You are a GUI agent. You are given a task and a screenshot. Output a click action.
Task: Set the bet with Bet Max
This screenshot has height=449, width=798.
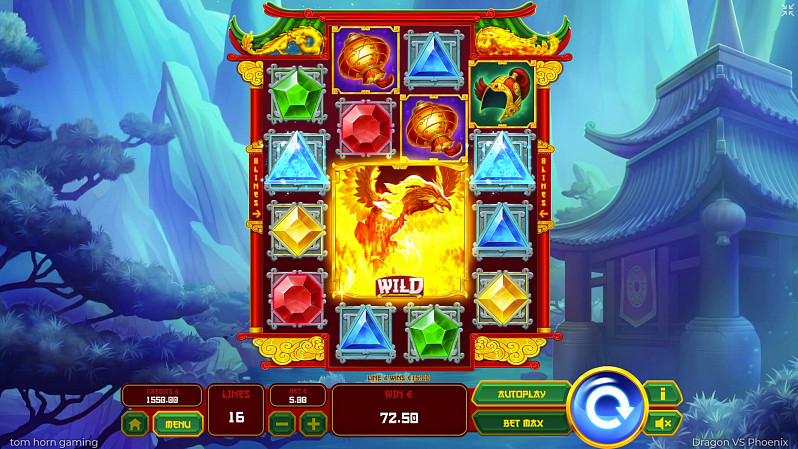(x=521, y=423)
